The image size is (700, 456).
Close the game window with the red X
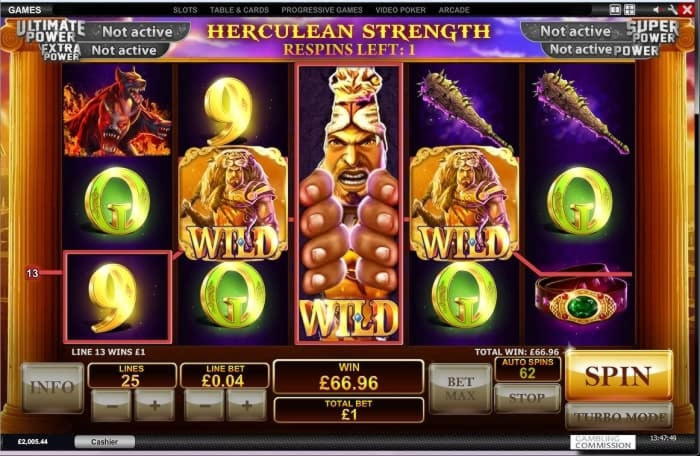click(x=687, y=9)
